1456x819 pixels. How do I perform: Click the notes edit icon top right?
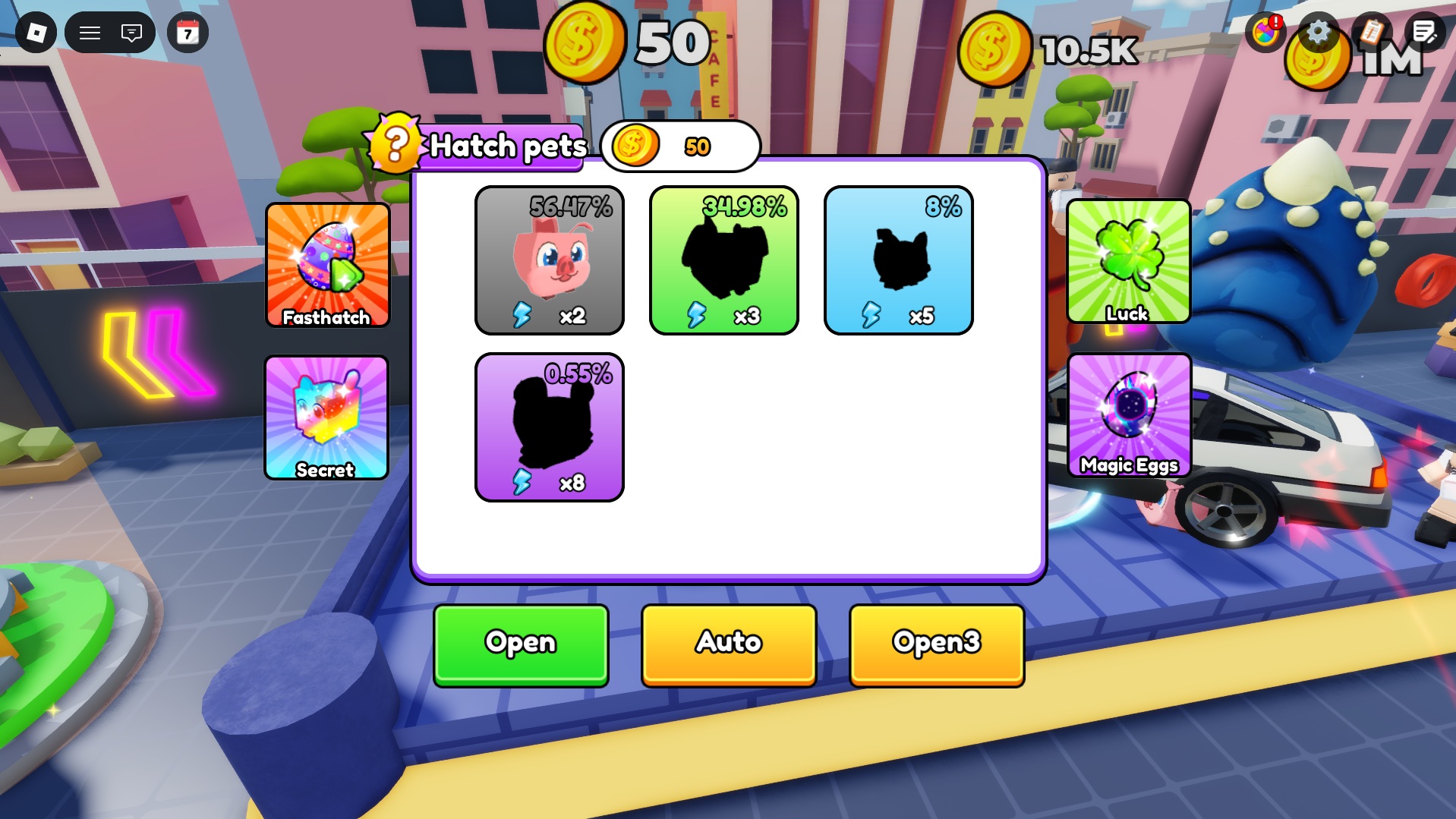(1425, 32)
